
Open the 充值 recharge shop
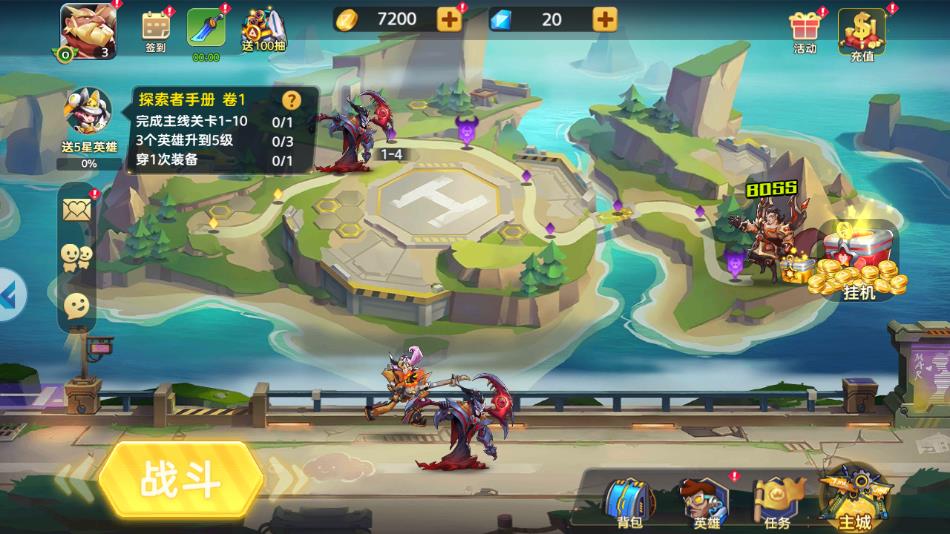coord(861,34)
